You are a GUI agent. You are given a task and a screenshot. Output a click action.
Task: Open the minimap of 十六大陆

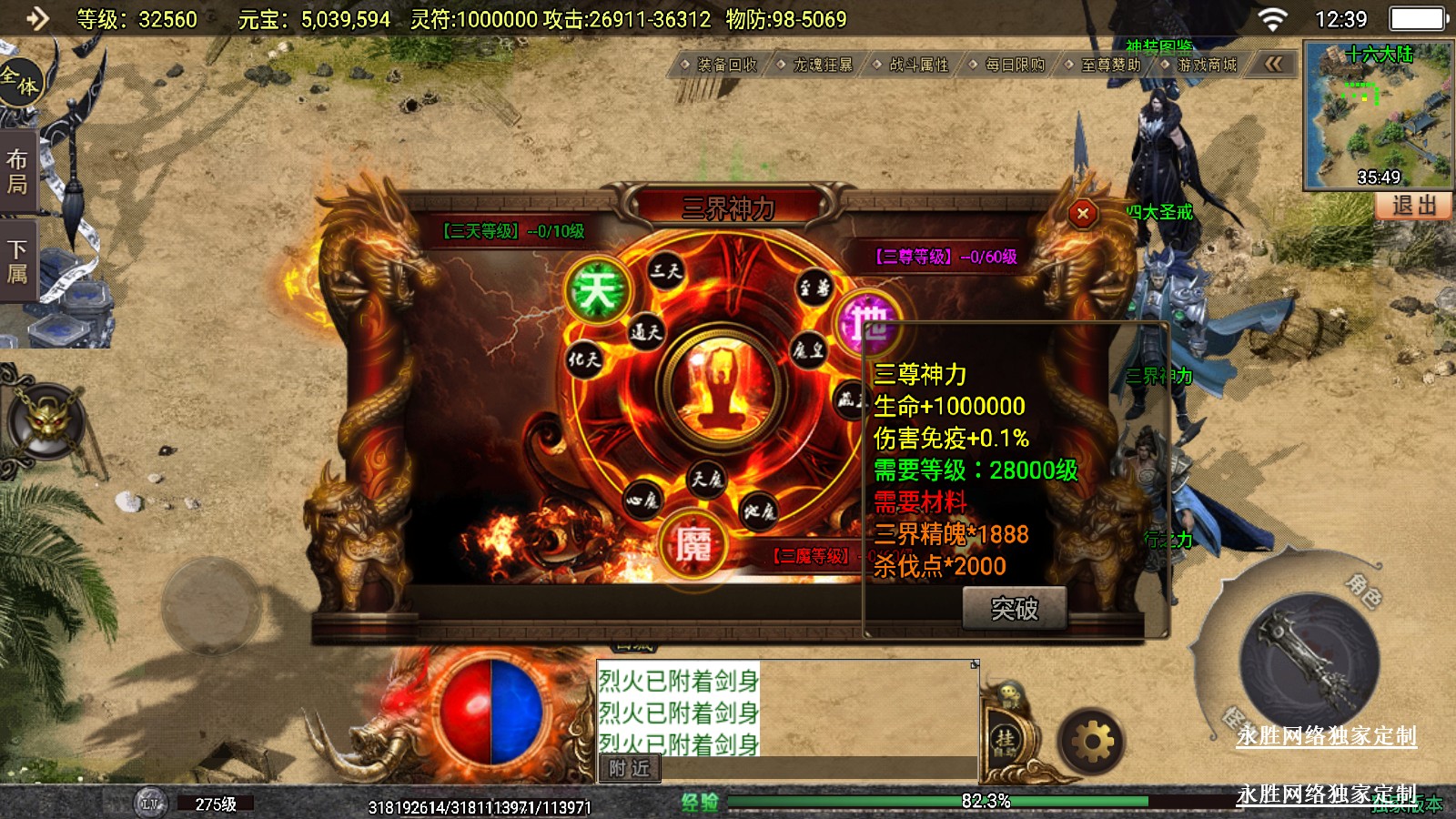click(1378, 115)
